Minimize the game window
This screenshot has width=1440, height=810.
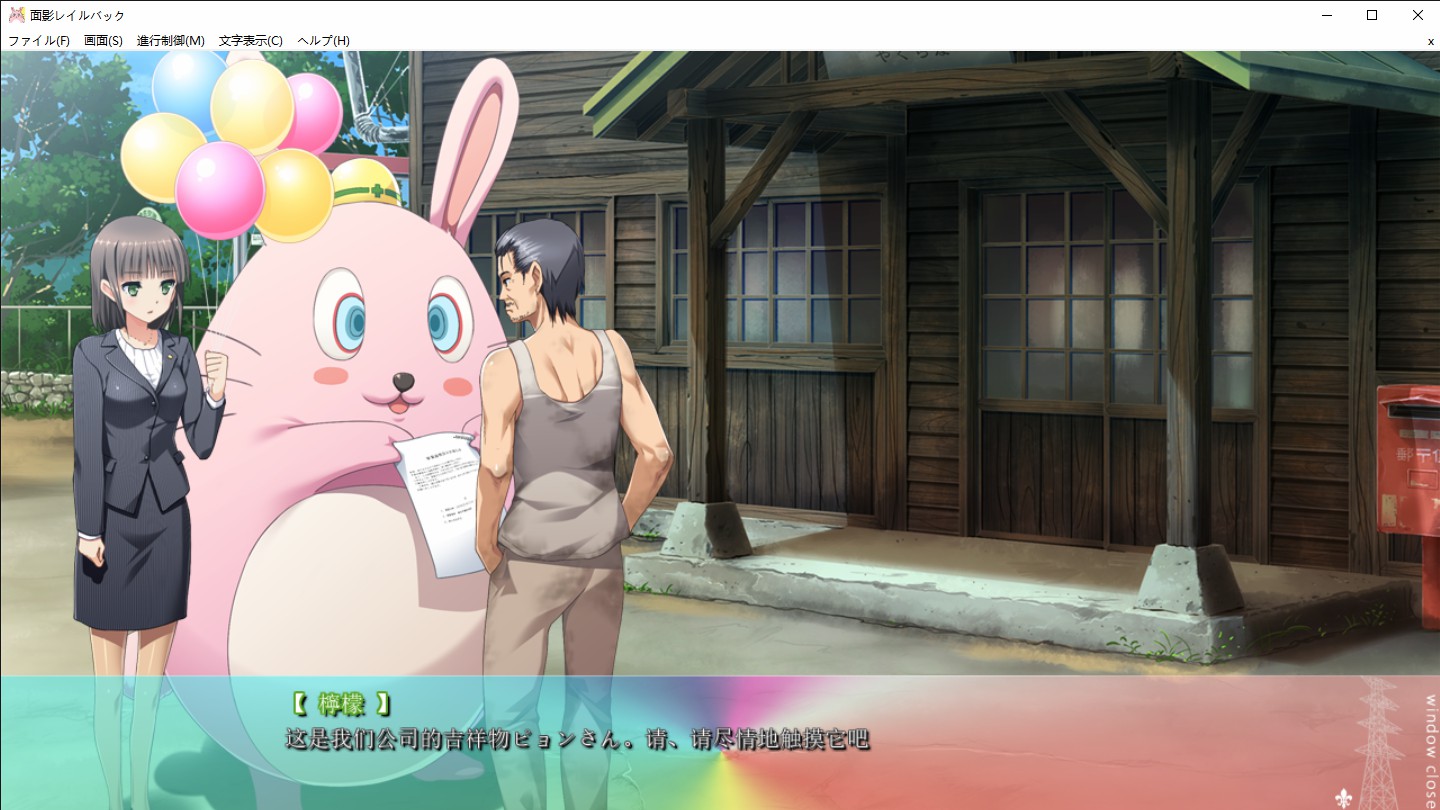(1327, 15)
